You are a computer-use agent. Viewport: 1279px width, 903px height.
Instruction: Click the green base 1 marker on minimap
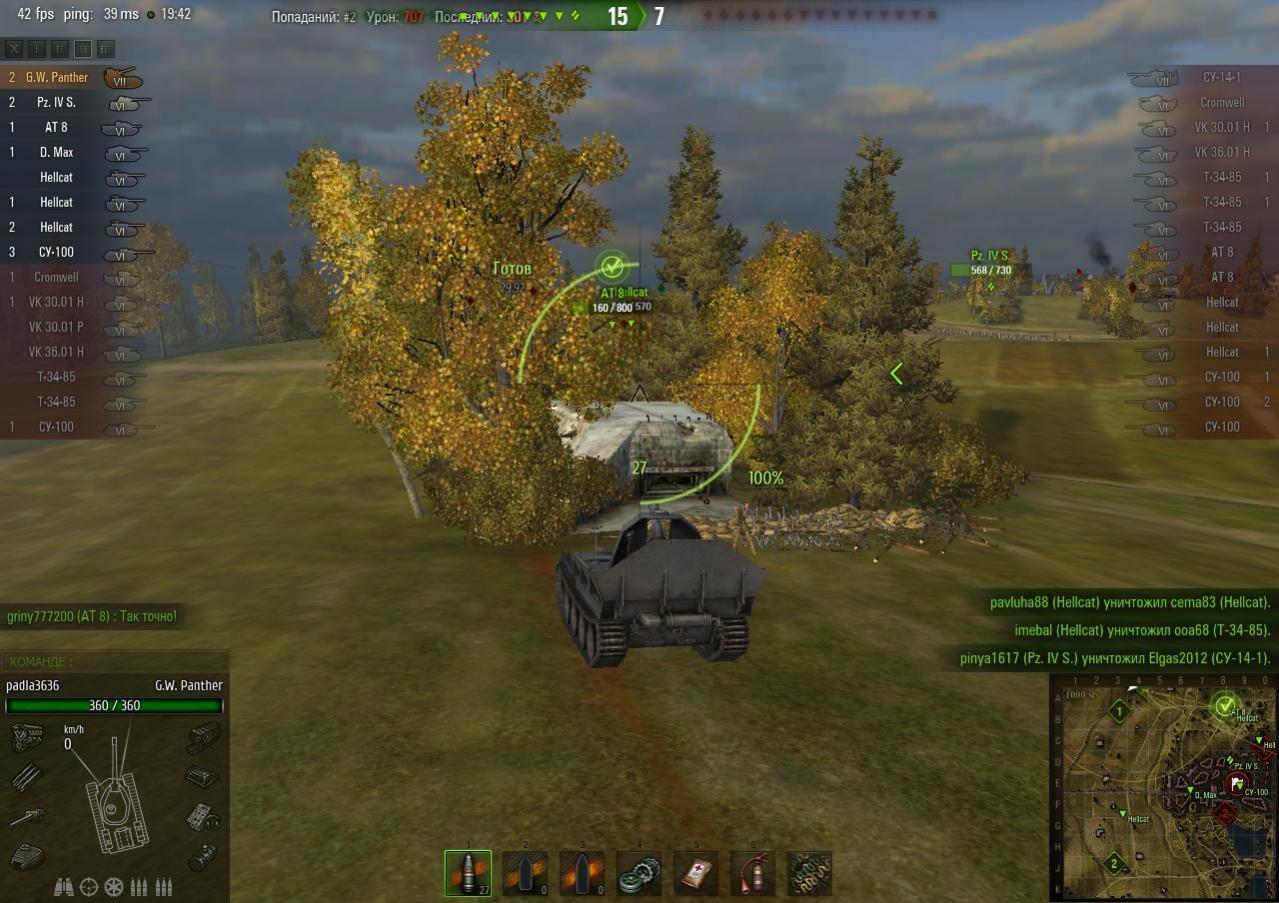coord(1119,711)
